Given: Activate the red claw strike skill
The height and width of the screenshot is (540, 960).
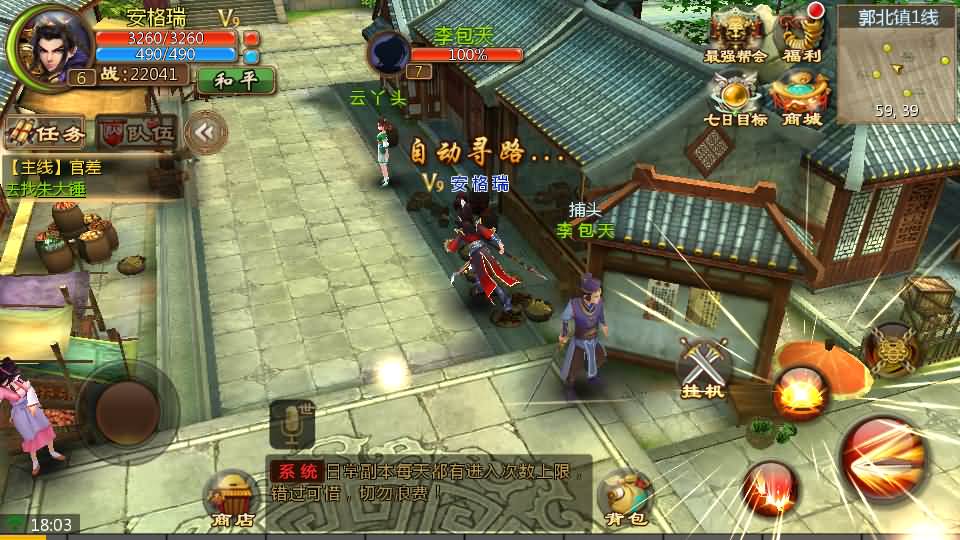Looking at the screenshot, I should tap(770, 488).
